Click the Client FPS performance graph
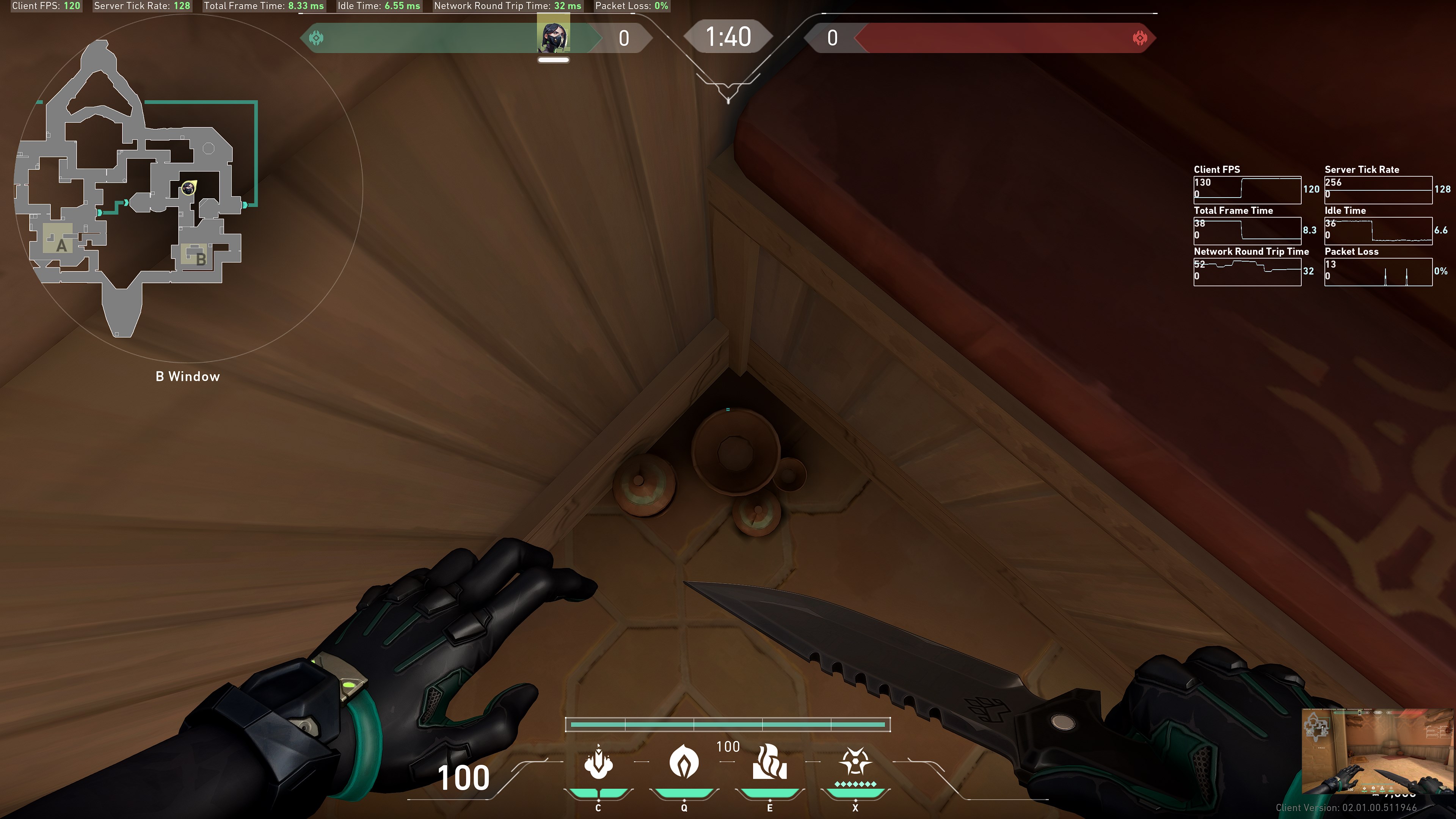The height and width of the screenshot is (819, 1456). (1247, 189)
